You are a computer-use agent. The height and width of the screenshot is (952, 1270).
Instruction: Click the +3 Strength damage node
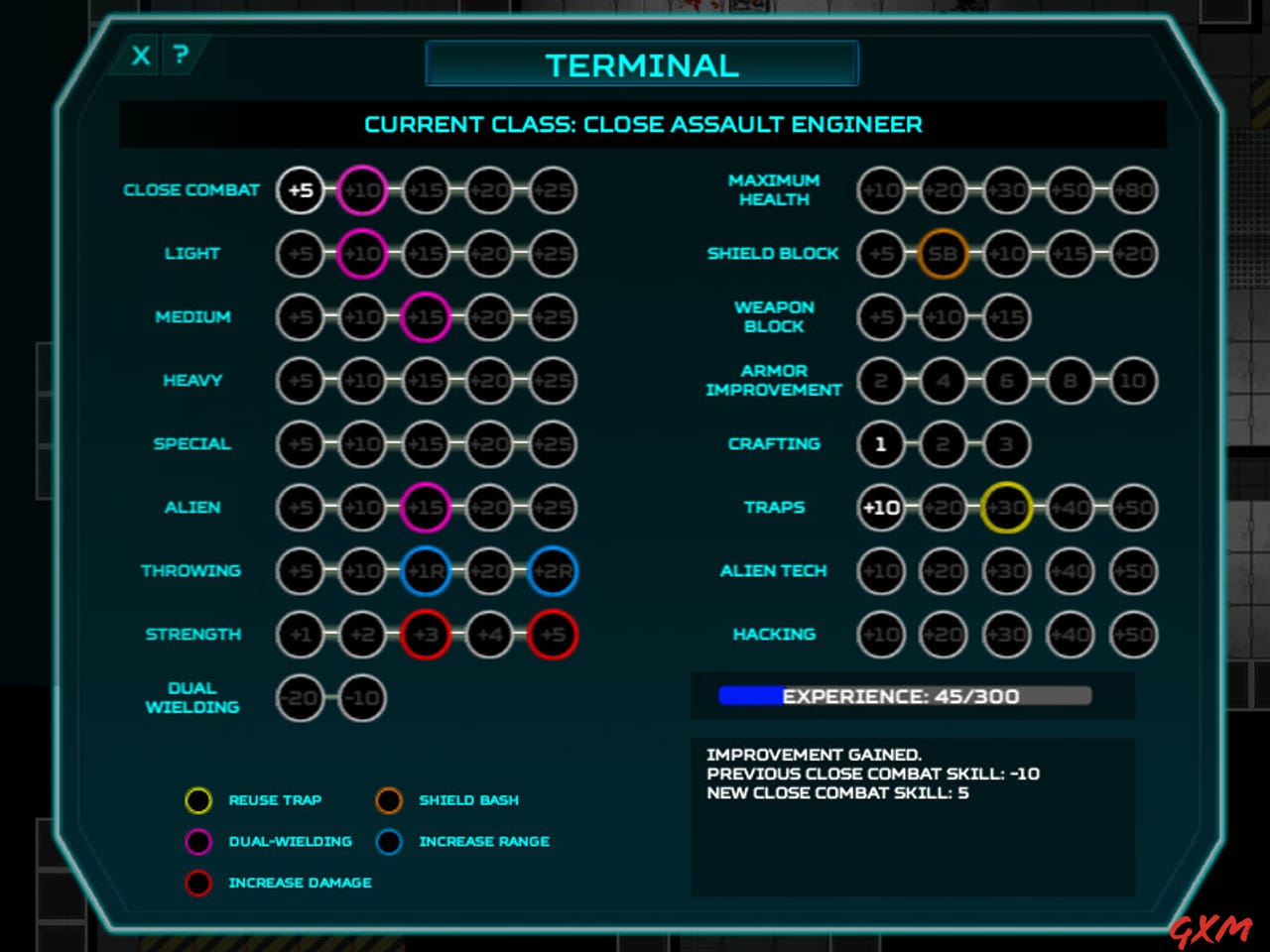[426, 635]
